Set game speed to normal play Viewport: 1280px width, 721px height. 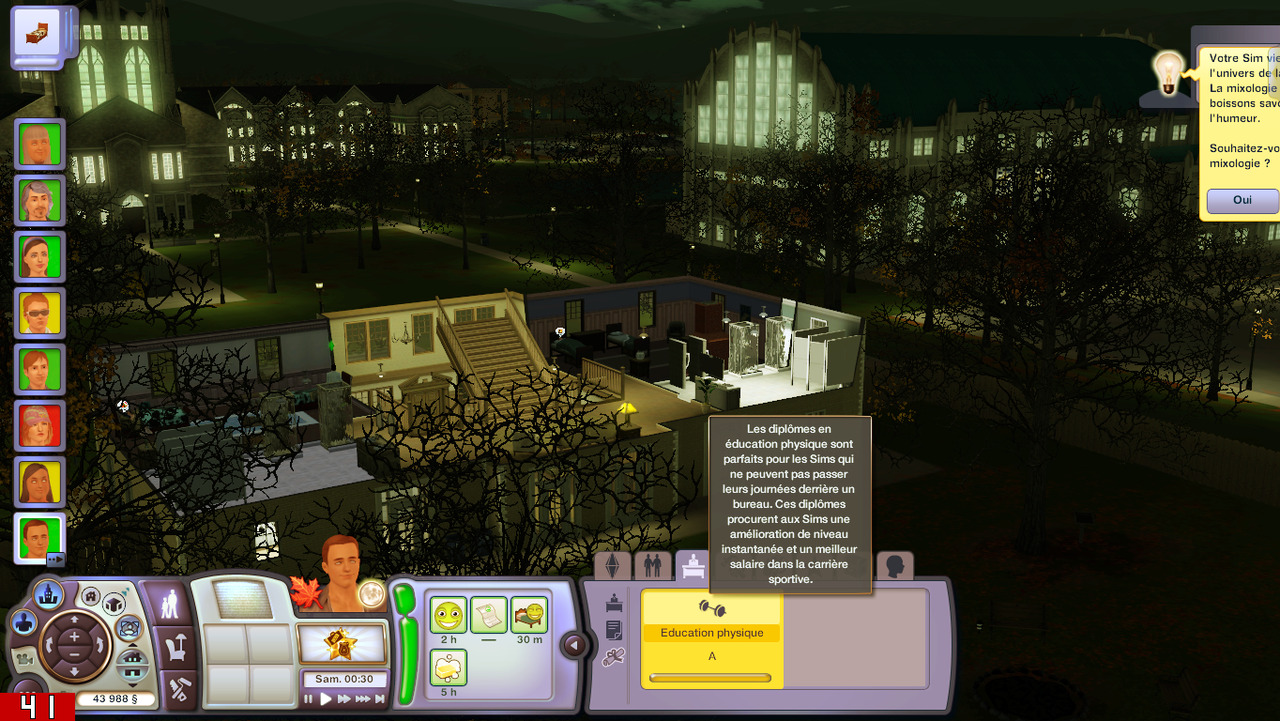coord(326,699)
